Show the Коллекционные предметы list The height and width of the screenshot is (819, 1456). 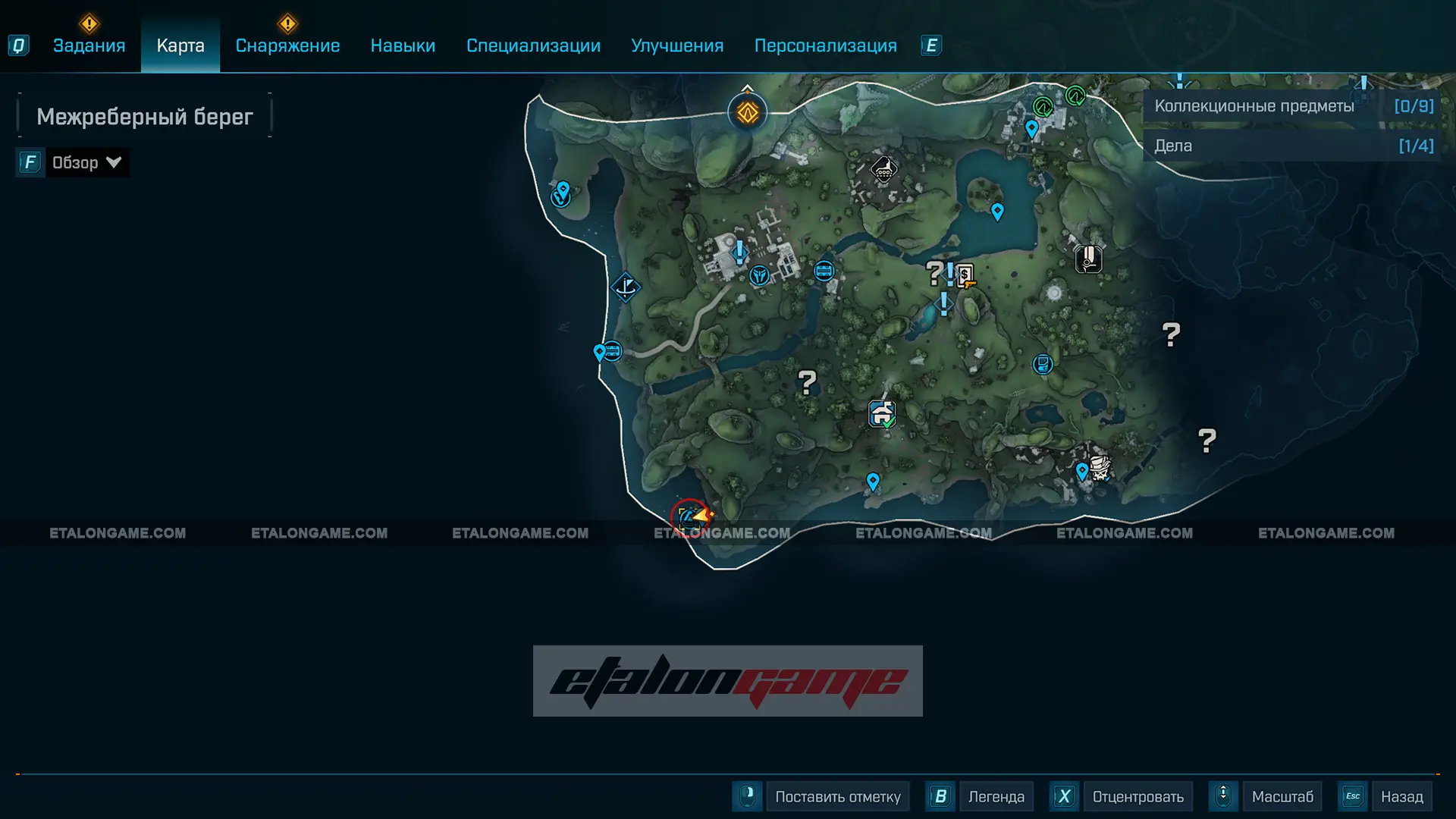click(x=1292, y=106)
